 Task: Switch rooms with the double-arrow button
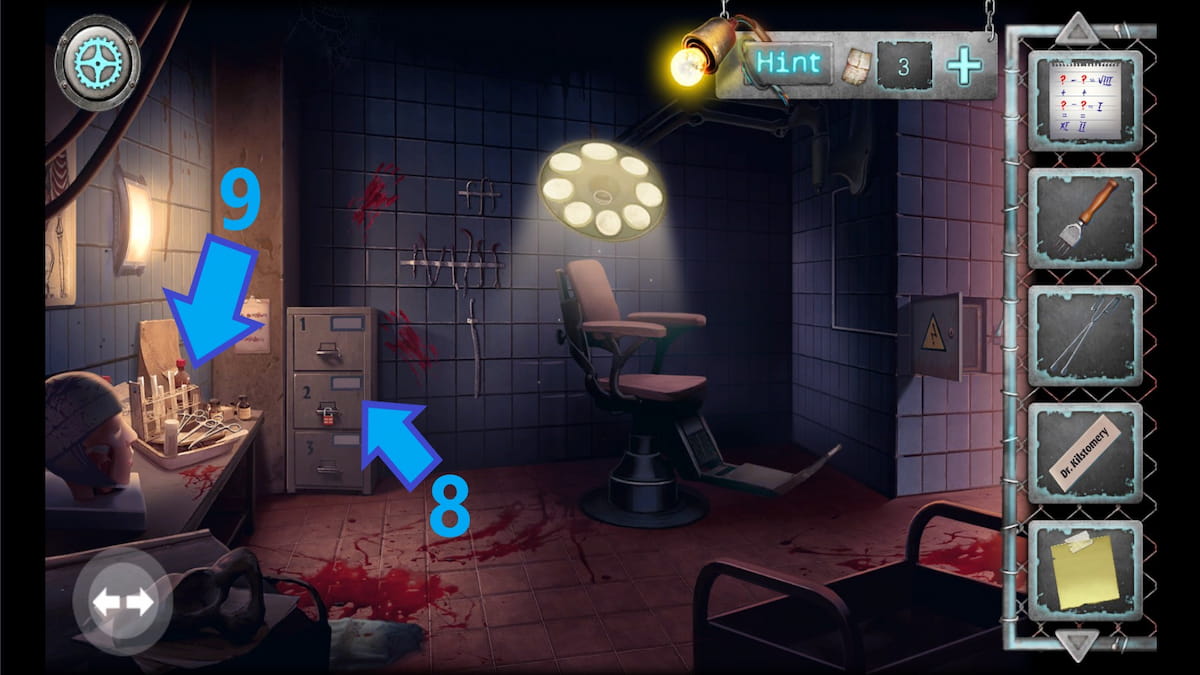click(x=123, y=601)
